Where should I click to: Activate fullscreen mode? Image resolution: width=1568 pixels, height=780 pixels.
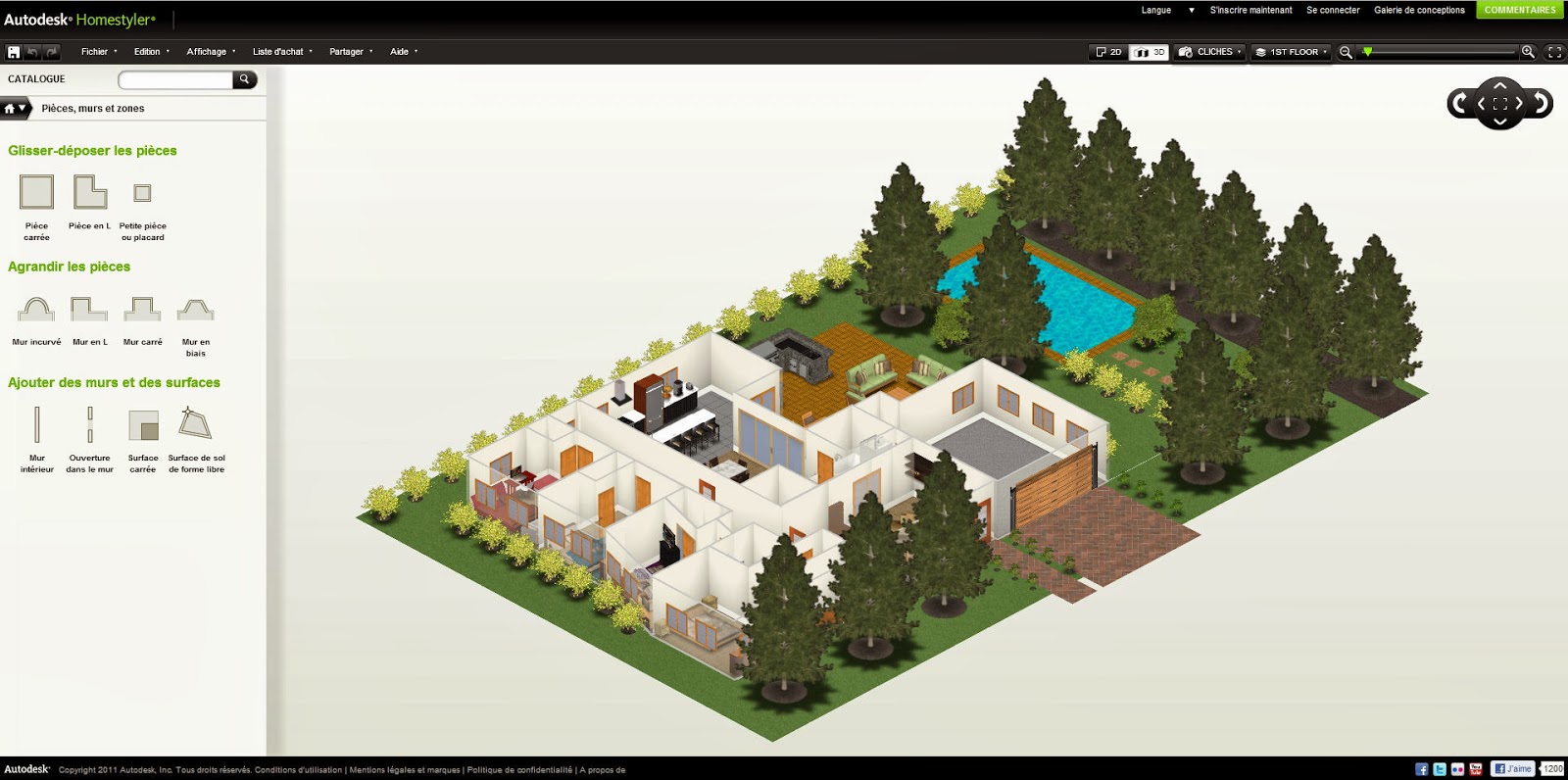coord(1552,52)
